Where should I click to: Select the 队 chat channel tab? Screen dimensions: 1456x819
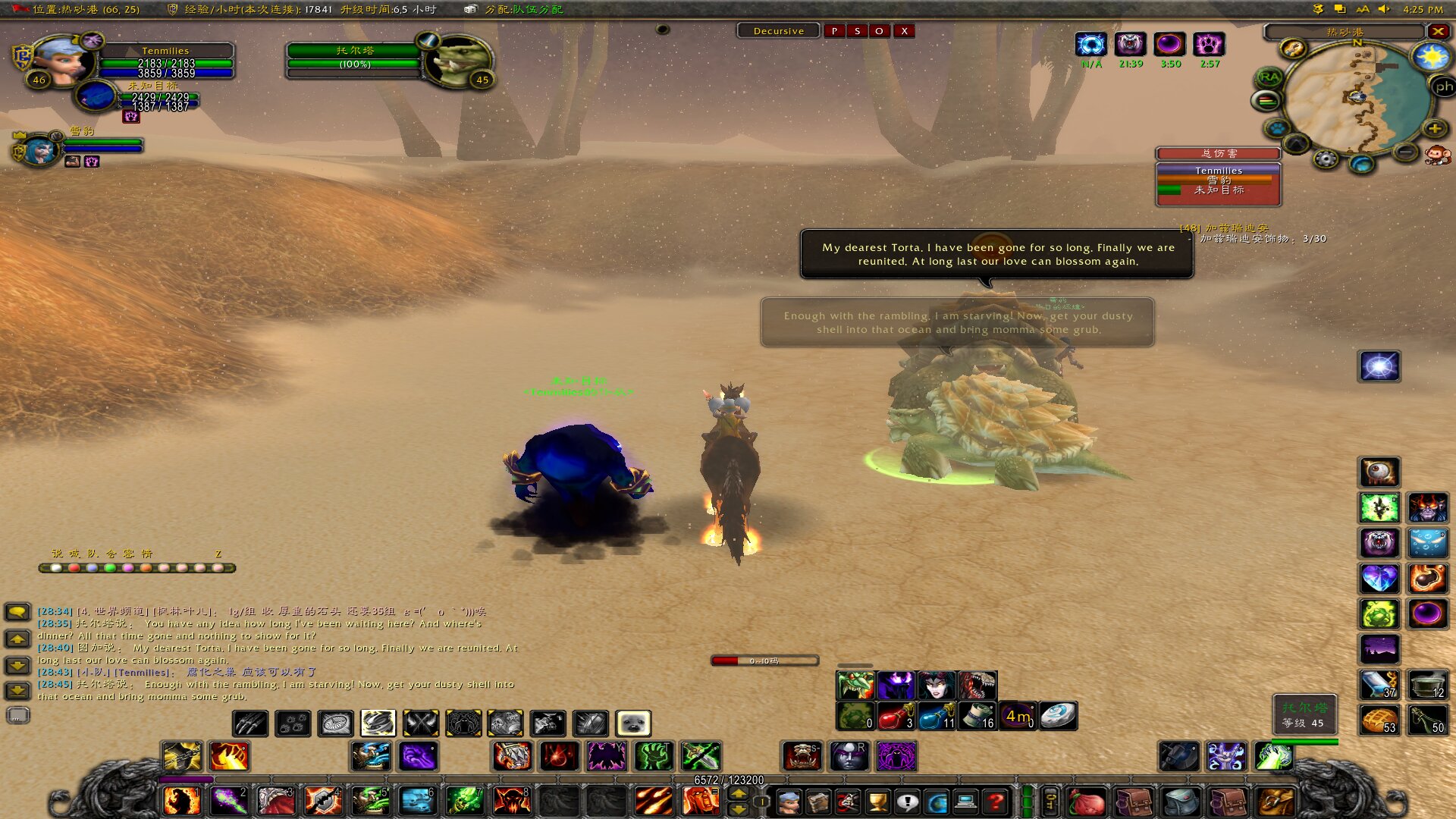click(92, 554)
